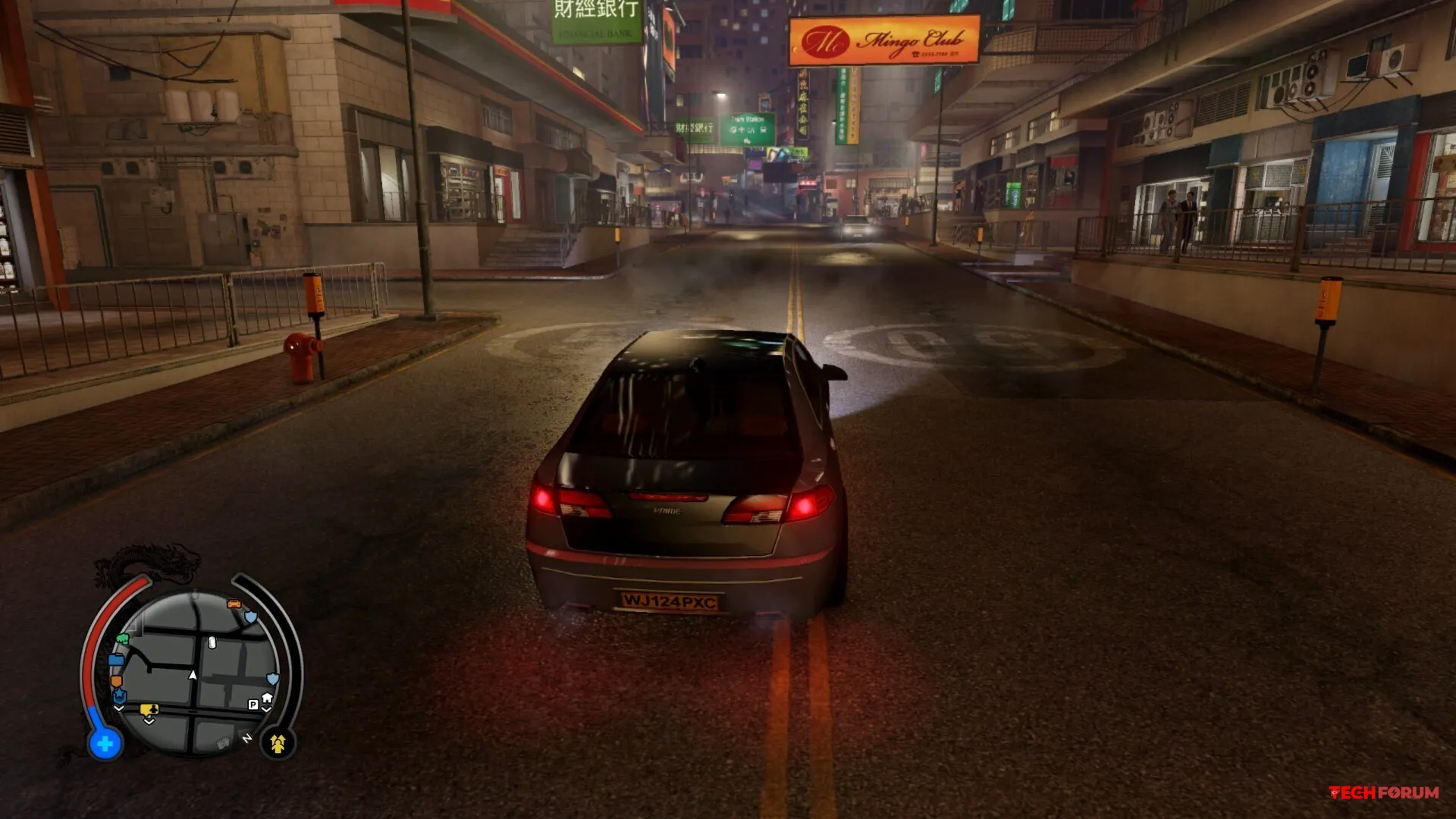
Task: Click the blue health cross icon
Action: 105,744
